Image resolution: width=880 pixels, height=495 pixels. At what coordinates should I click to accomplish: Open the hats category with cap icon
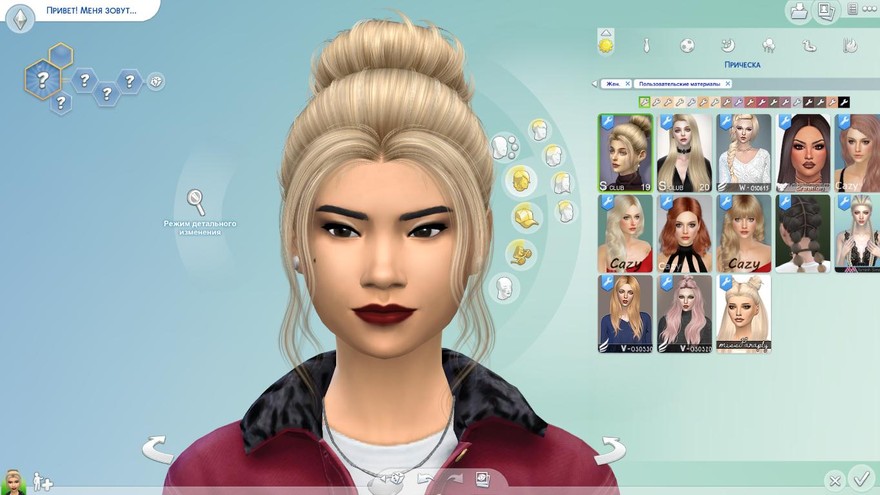tap(522, 215)
